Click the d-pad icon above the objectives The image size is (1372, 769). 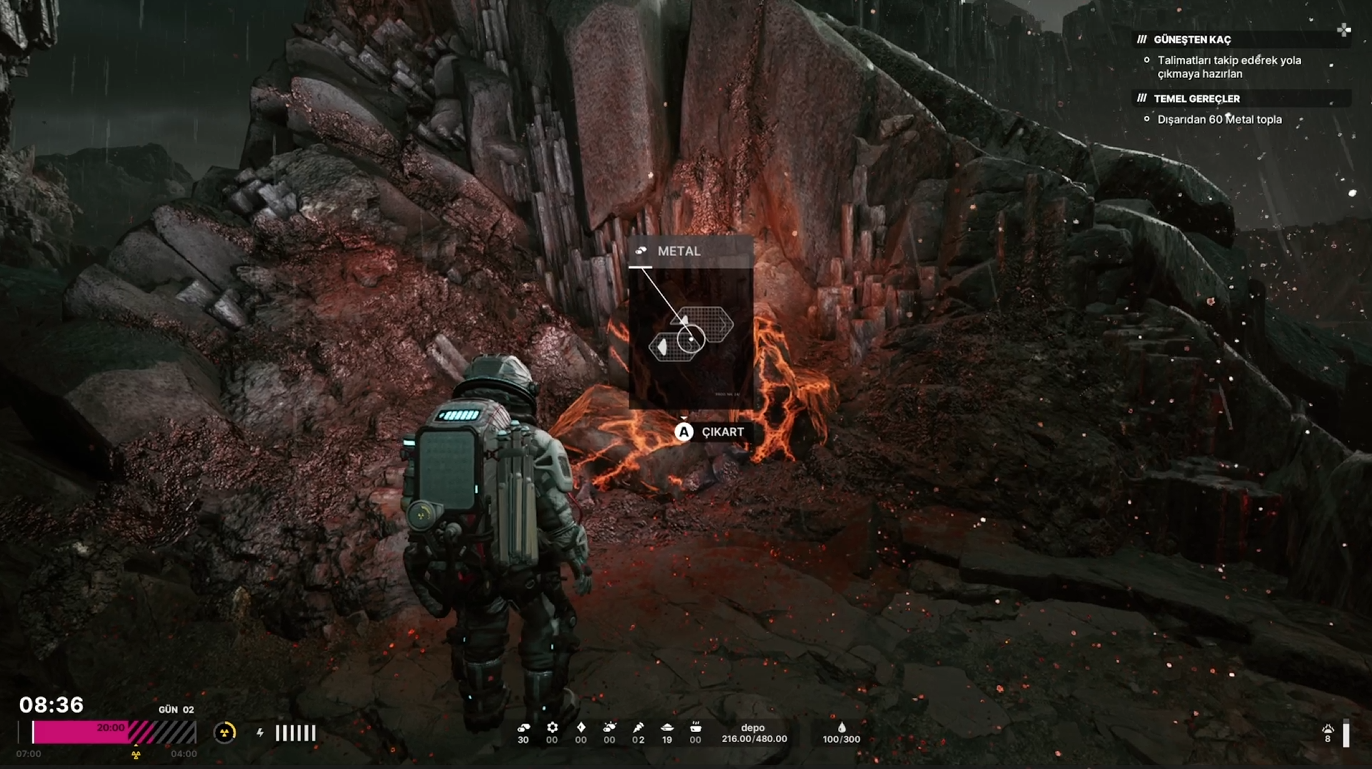1344,30
